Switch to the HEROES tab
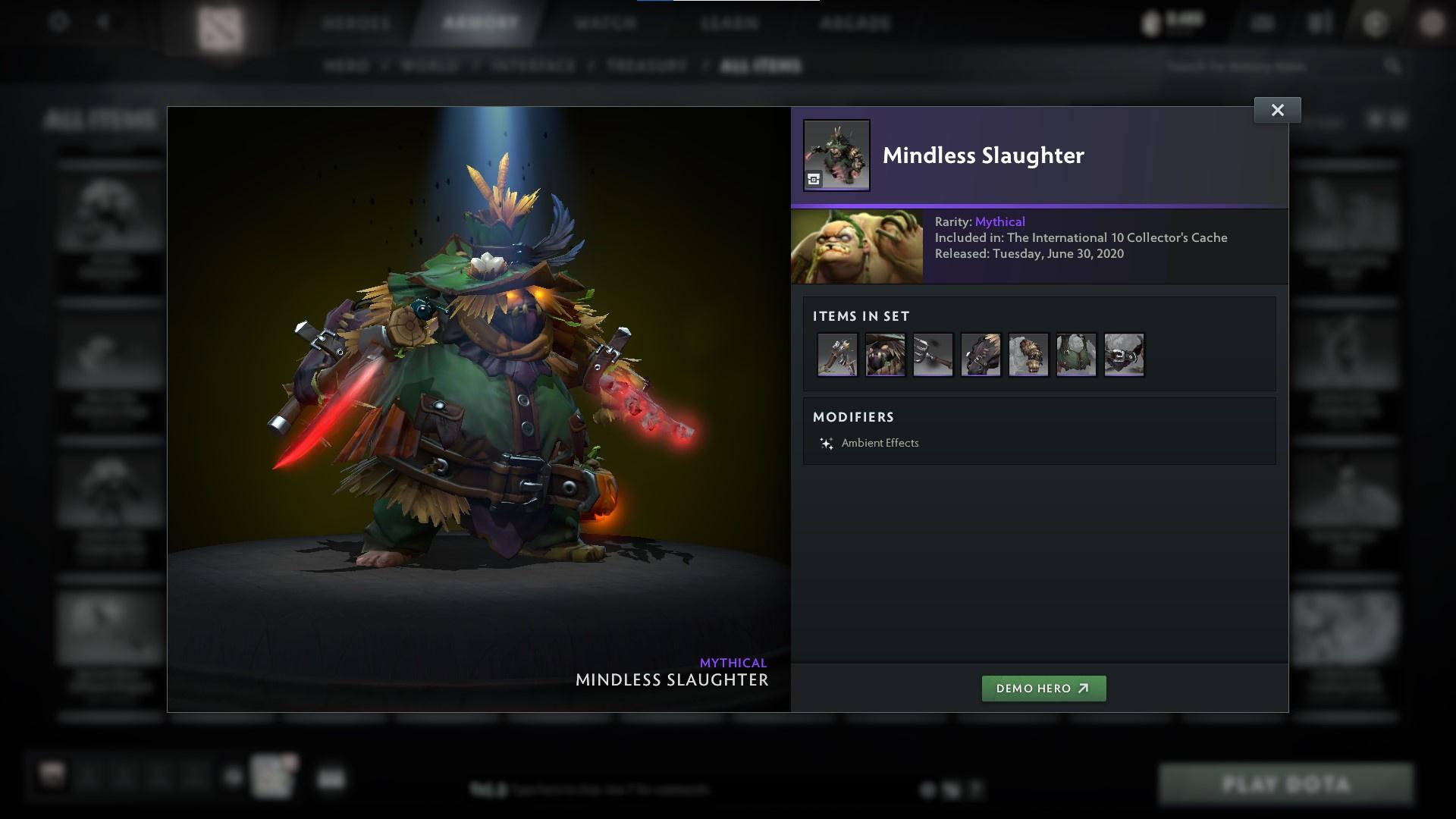 355,23
